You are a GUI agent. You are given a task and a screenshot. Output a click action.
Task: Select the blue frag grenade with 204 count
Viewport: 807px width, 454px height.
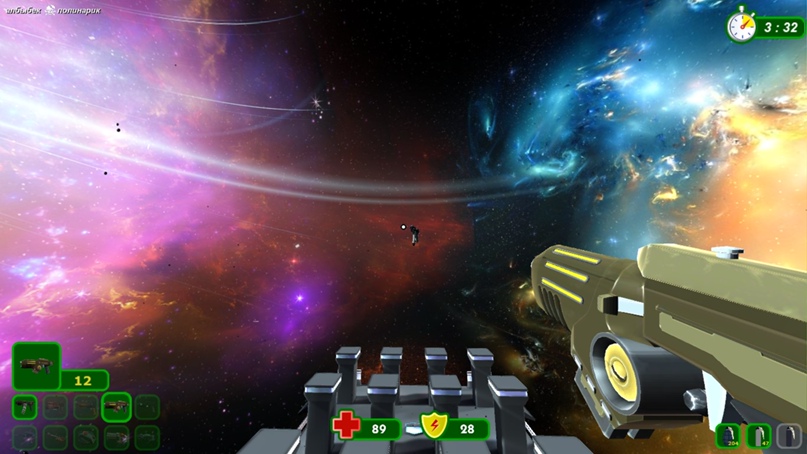pyautogui.click(x=728, y=436)
